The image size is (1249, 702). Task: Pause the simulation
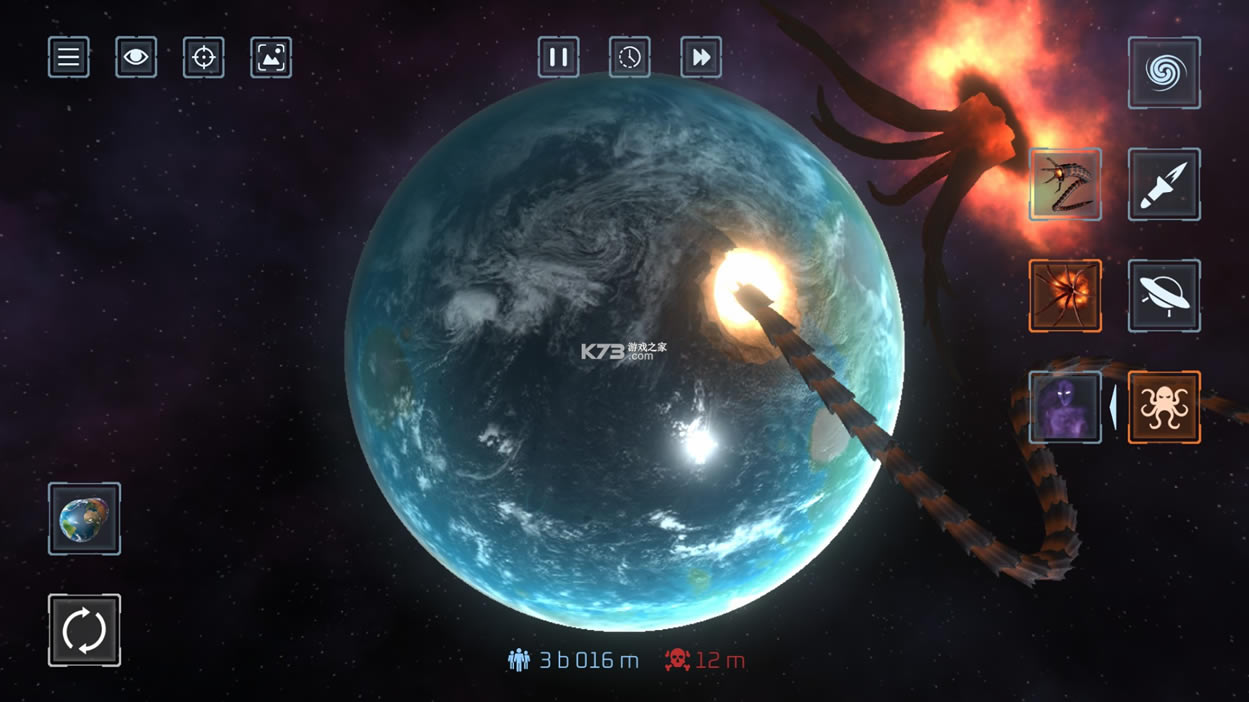click(x=559, y=57)
